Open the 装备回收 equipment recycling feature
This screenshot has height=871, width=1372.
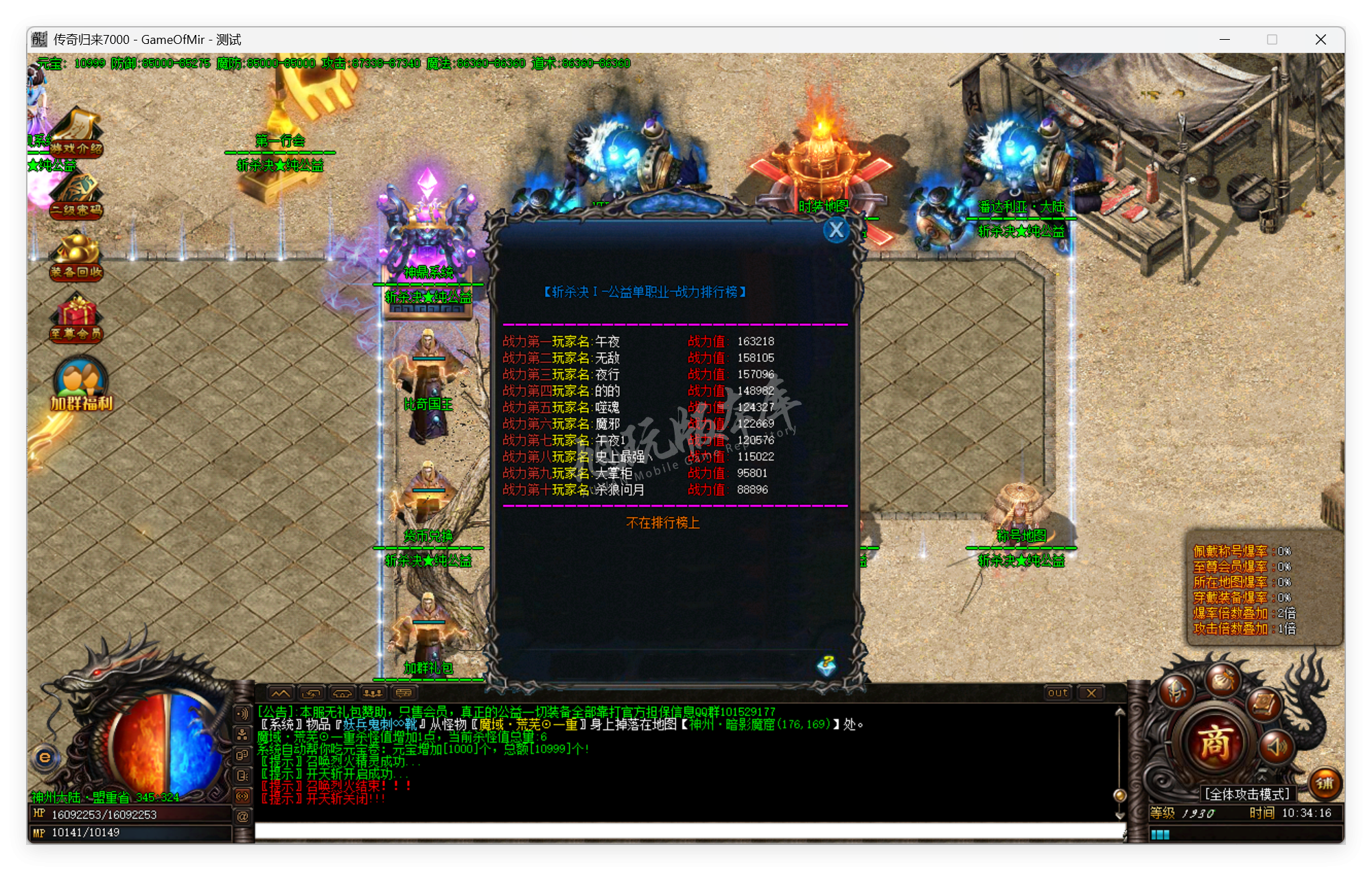coord(77,253)
